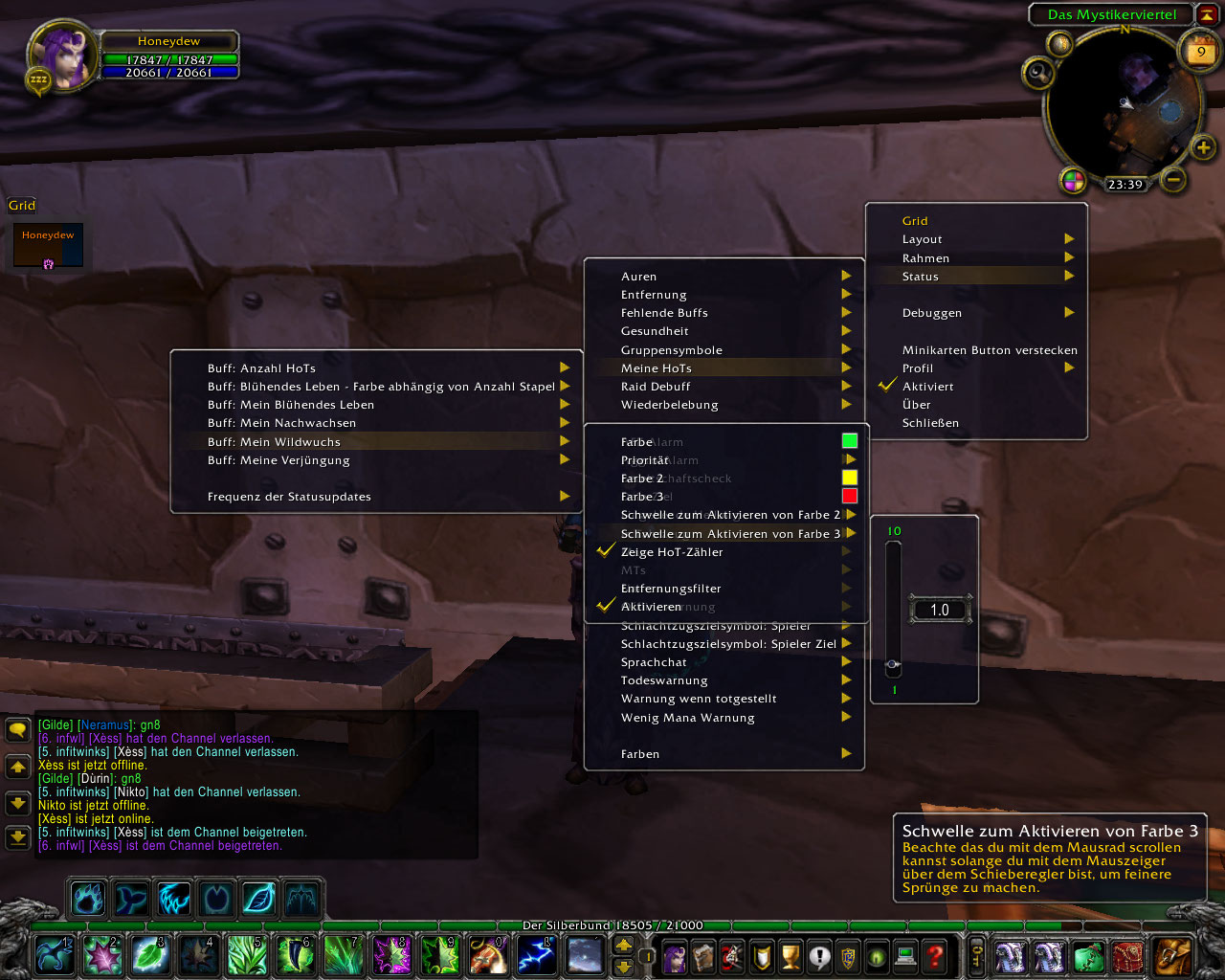Zoom in the minimap with plus button
The height and width of the screenshot is (980, 1225).
point(1203,147)
